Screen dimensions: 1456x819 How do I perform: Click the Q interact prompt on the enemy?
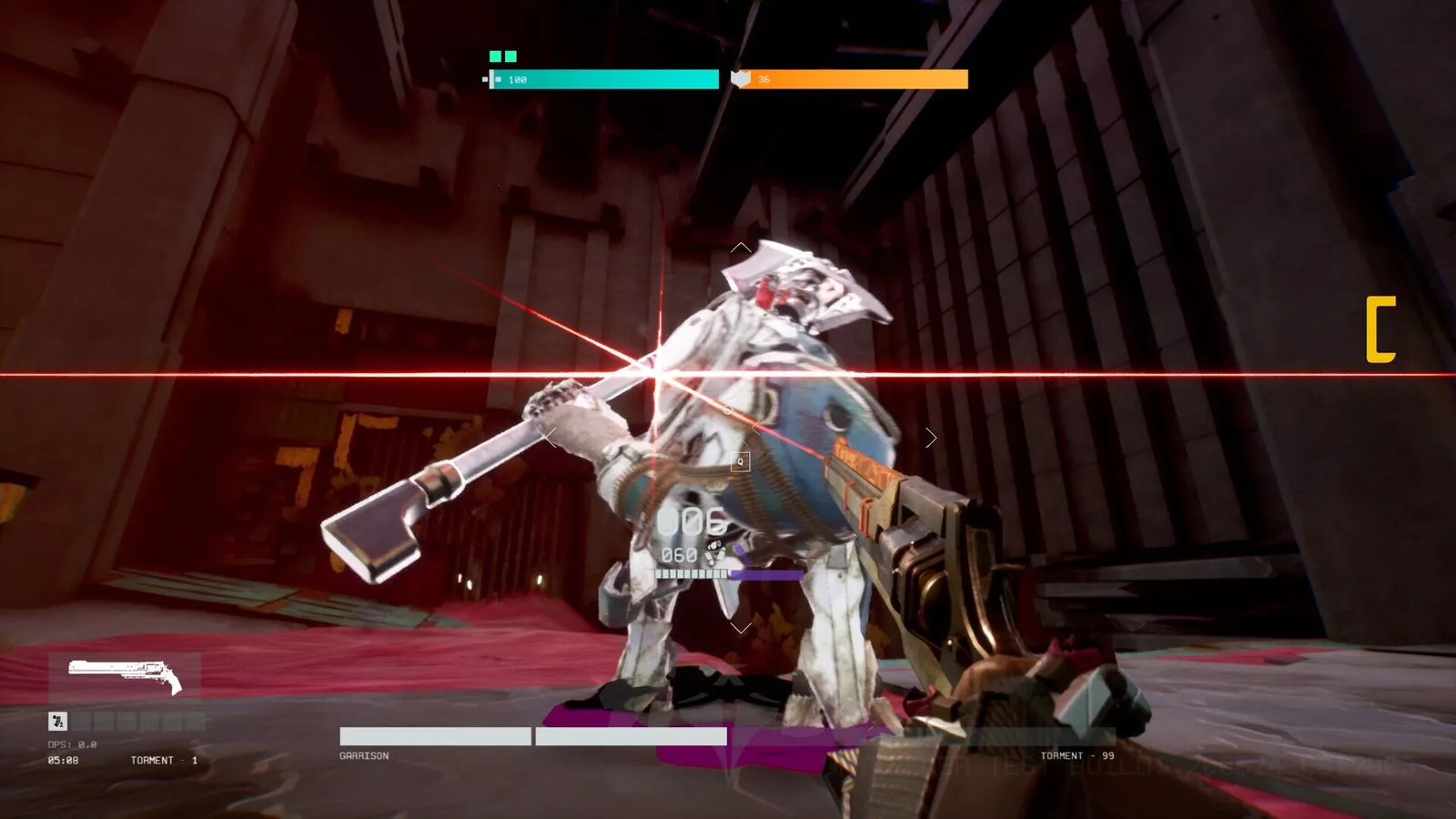[740, 461]
